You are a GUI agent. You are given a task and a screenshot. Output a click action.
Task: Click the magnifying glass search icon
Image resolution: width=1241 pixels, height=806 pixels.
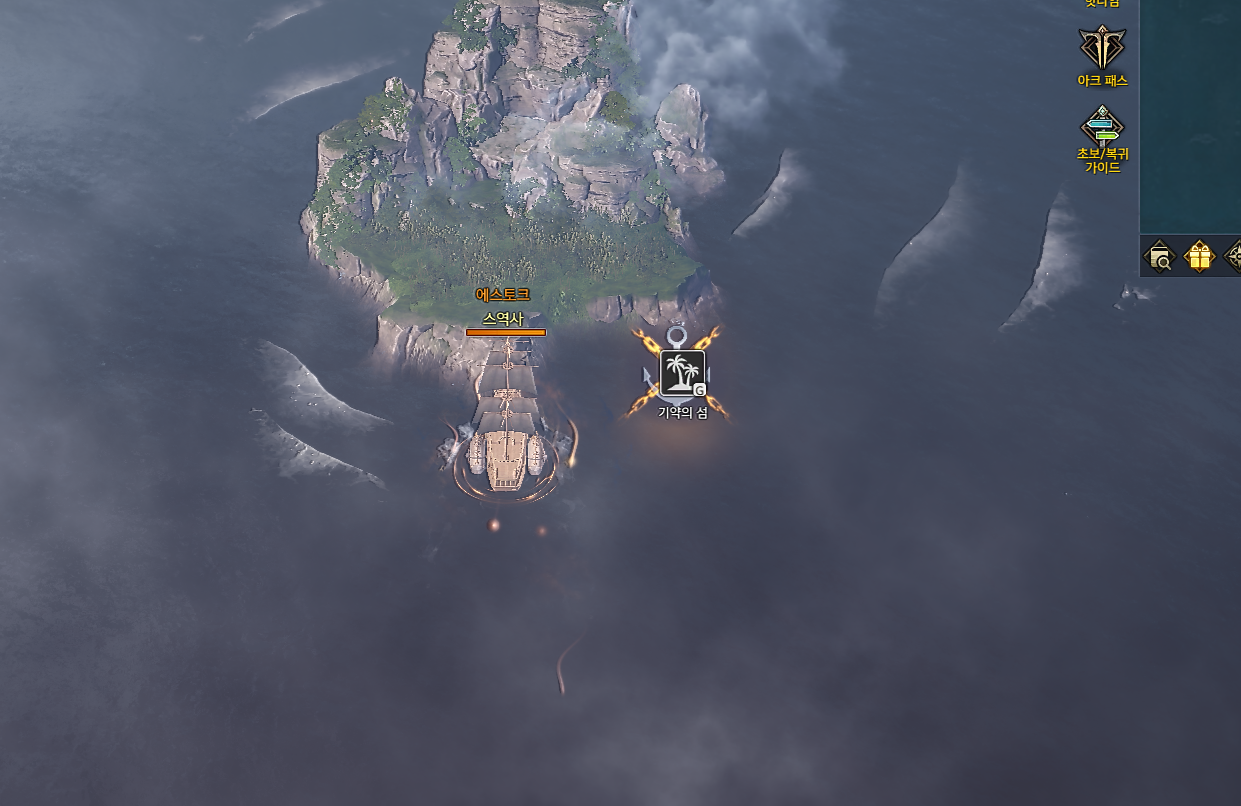[1160, 257]
